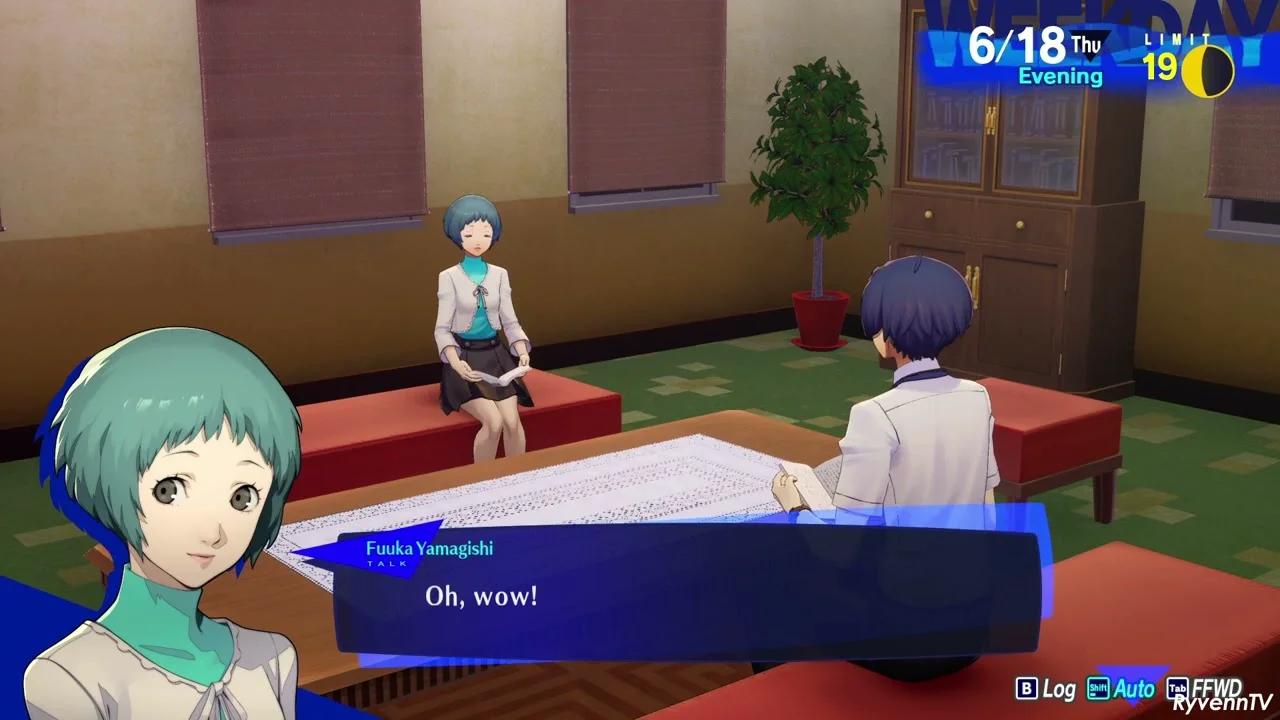Screen dimensions: 1280x720
Task: Toggle the TALK label under Fuuka's name
Action: click(389, 562)
